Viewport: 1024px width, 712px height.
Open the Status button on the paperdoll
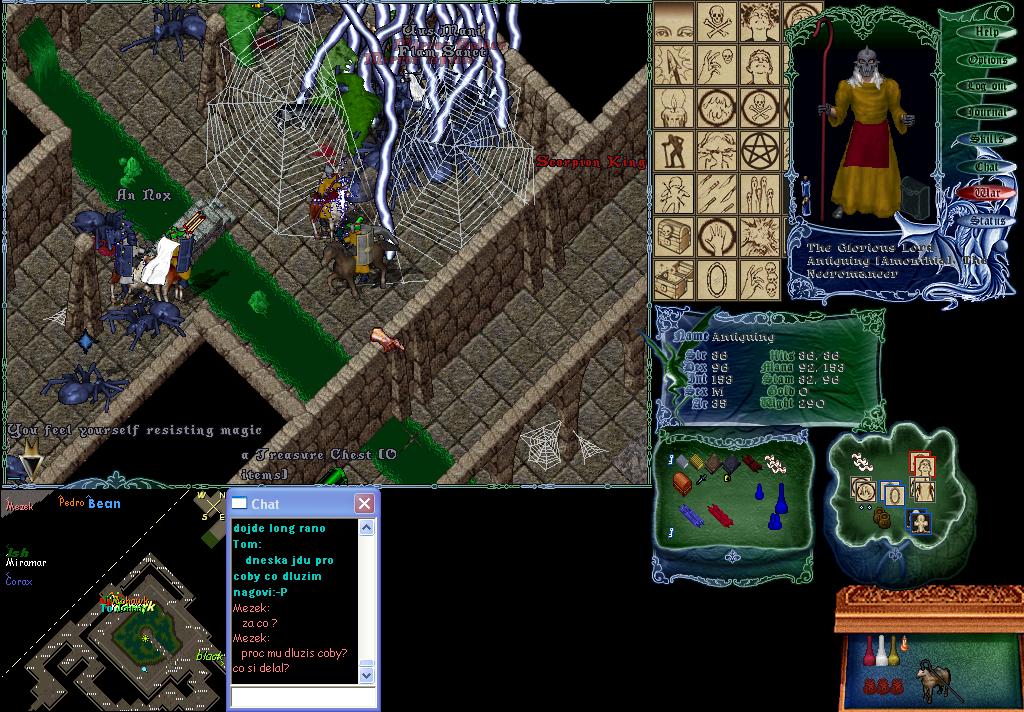pos(987,220)
